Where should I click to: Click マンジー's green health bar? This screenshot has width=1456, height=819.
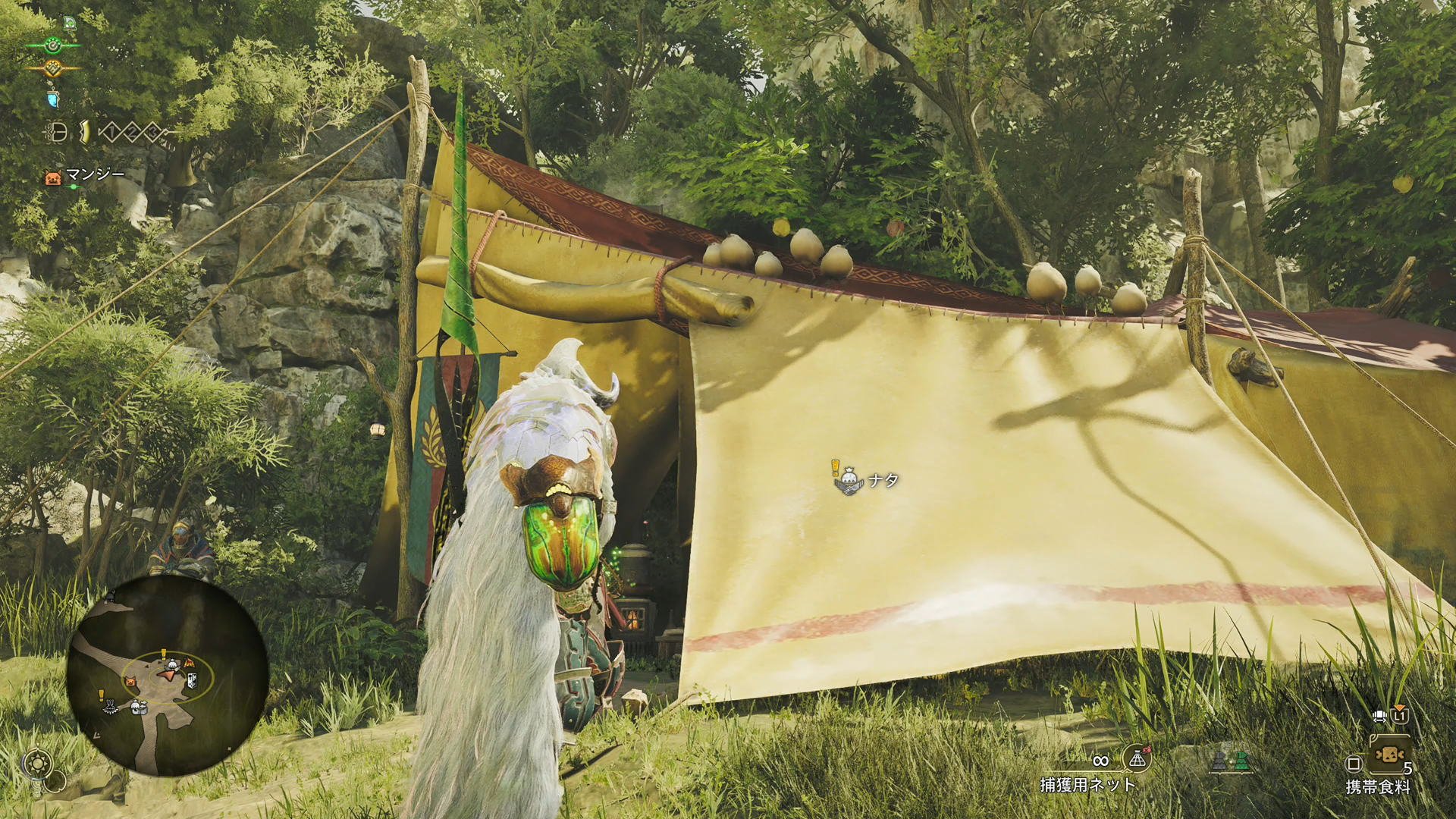click(74, 185)
